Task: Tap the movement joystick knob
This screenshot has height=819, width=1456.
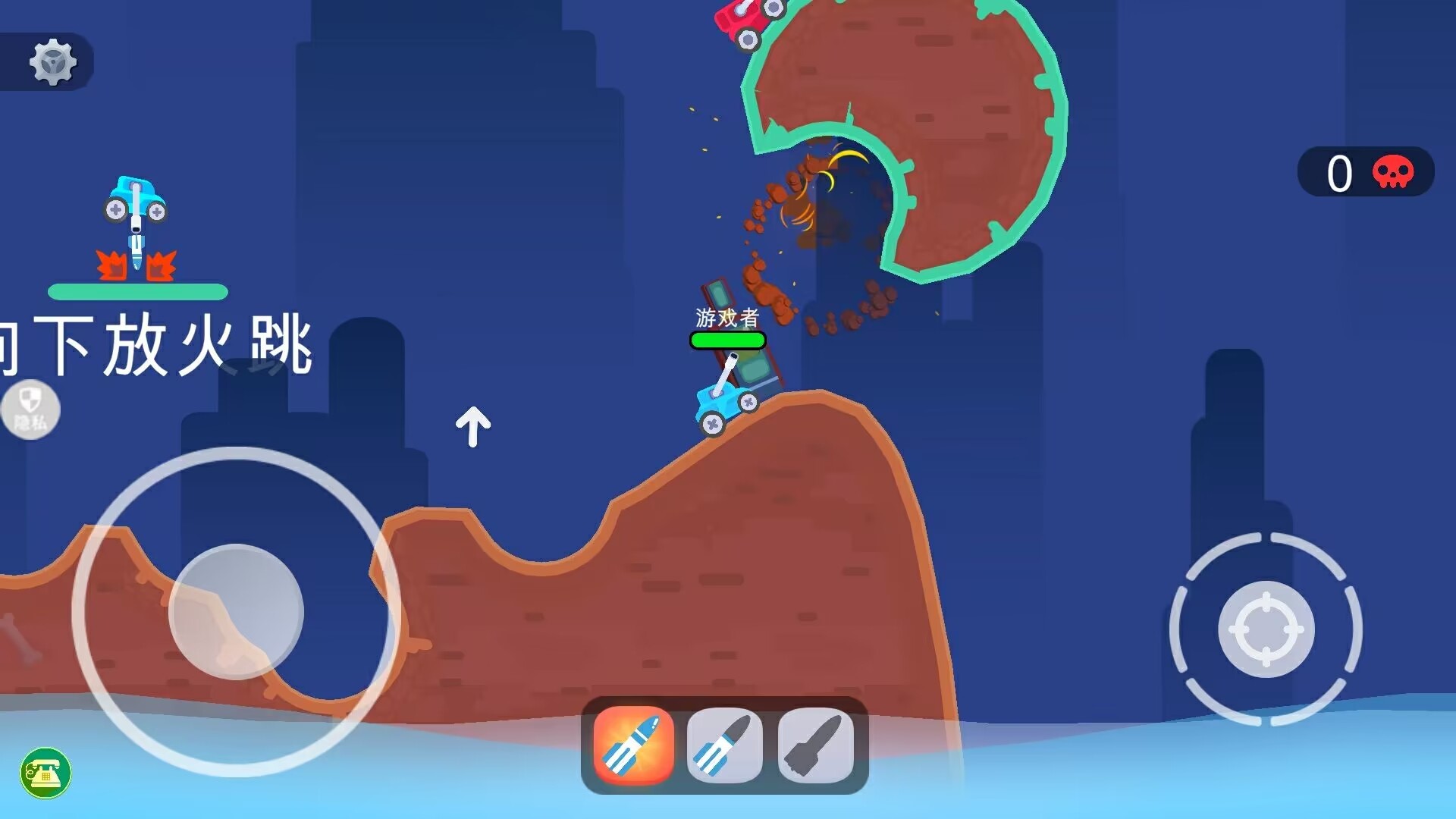Action: click(x=236, y=611)
